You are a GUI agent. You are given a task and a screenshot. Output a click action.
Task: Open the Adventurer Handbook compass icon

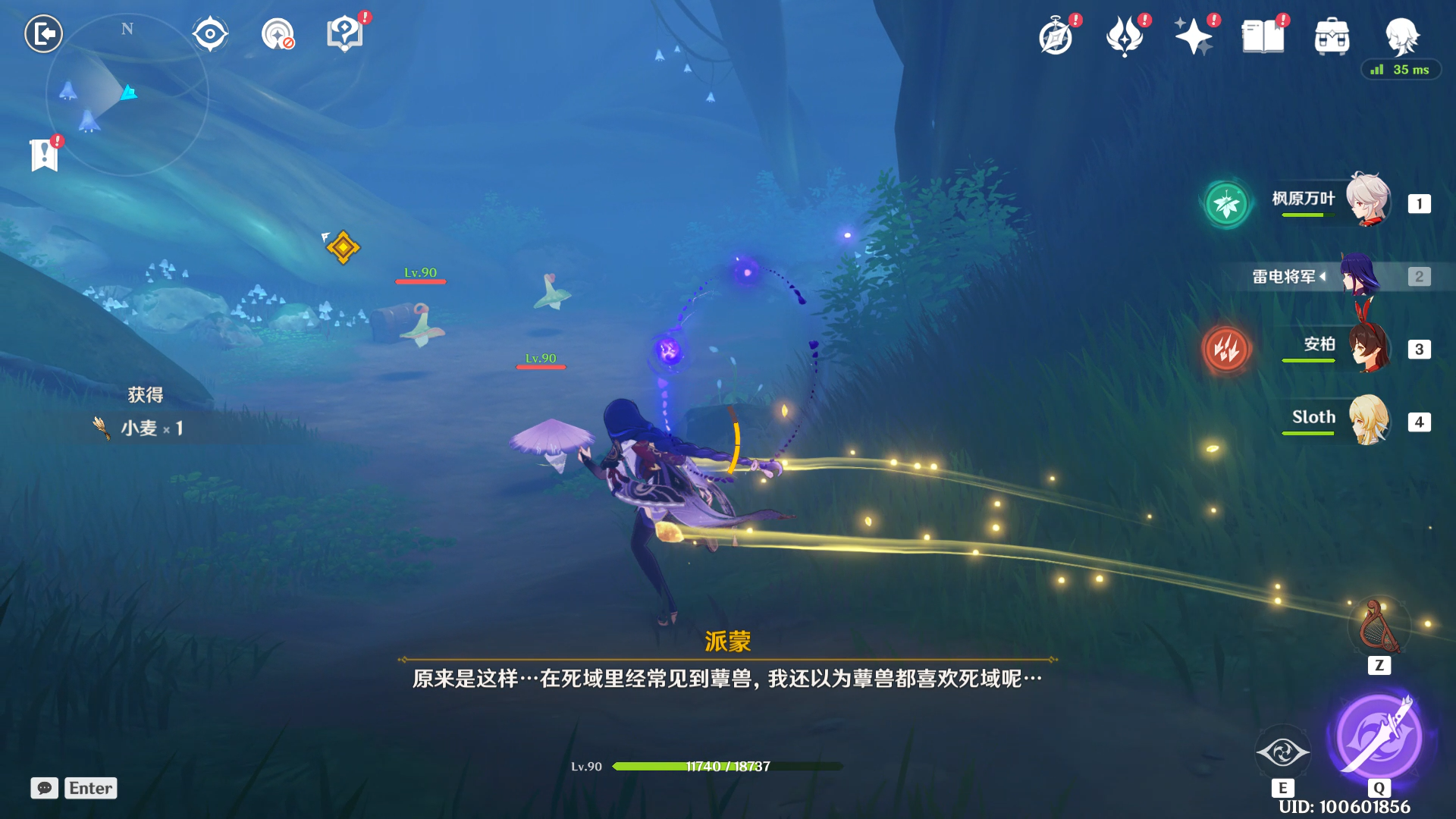1056,36
